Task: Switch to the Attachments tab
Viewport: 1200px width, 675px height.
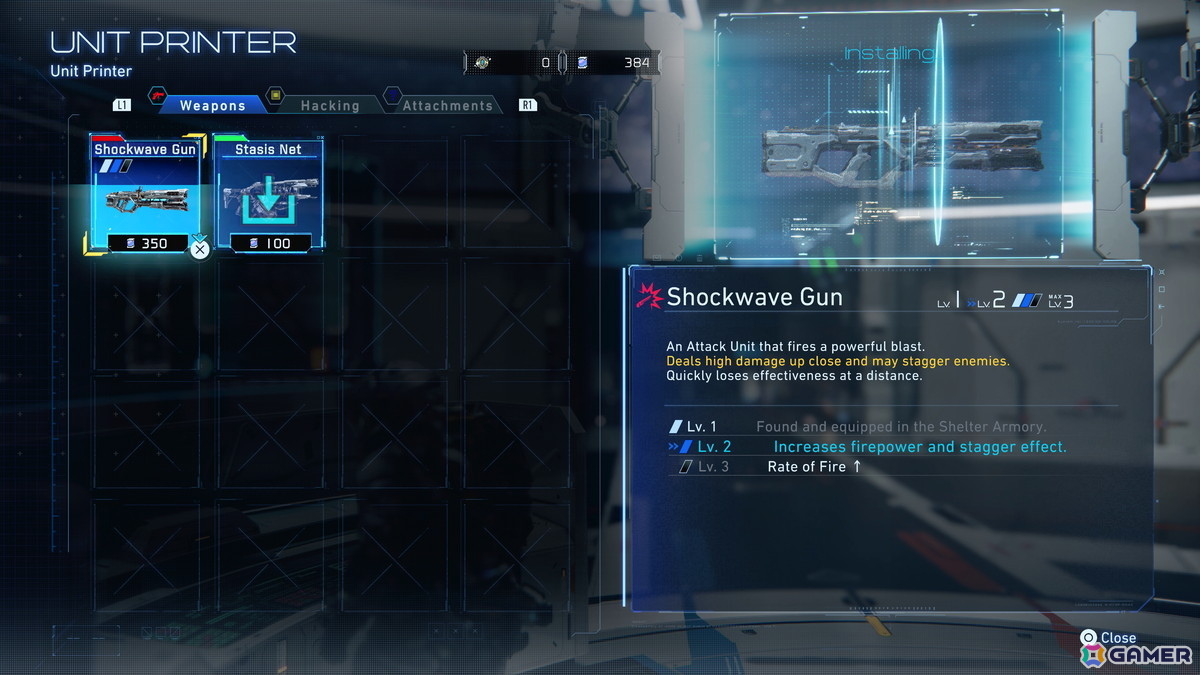Action: point(447,105)
